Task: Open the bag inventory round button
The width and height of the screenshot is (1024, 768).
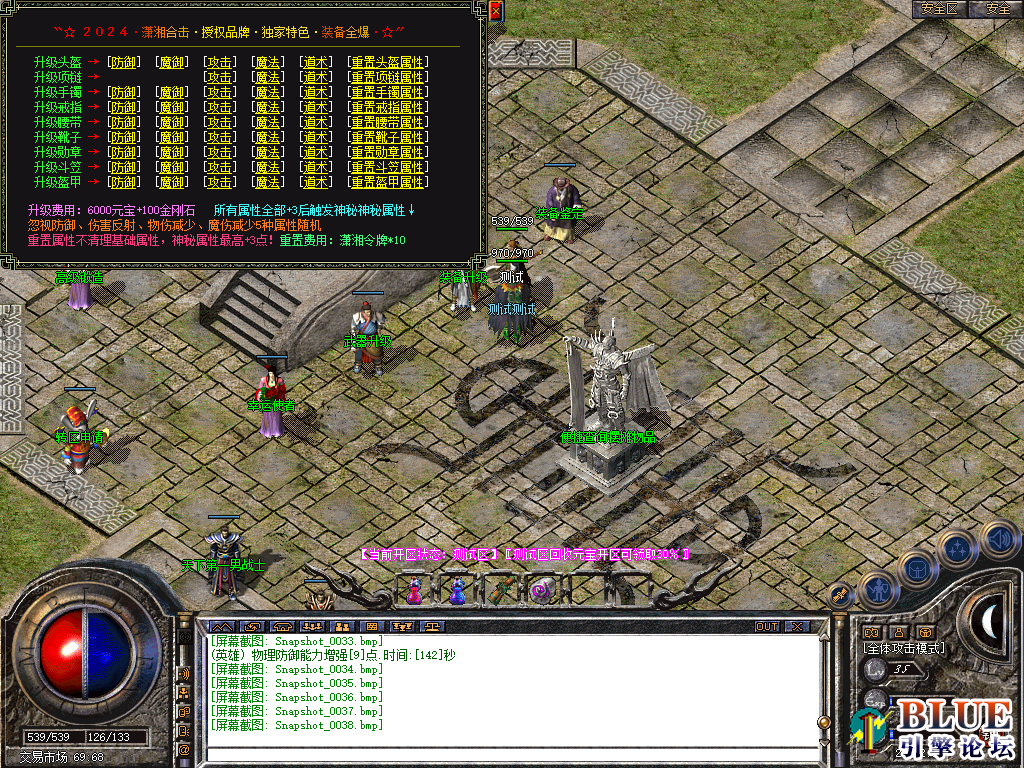Action: click(915, 568)
